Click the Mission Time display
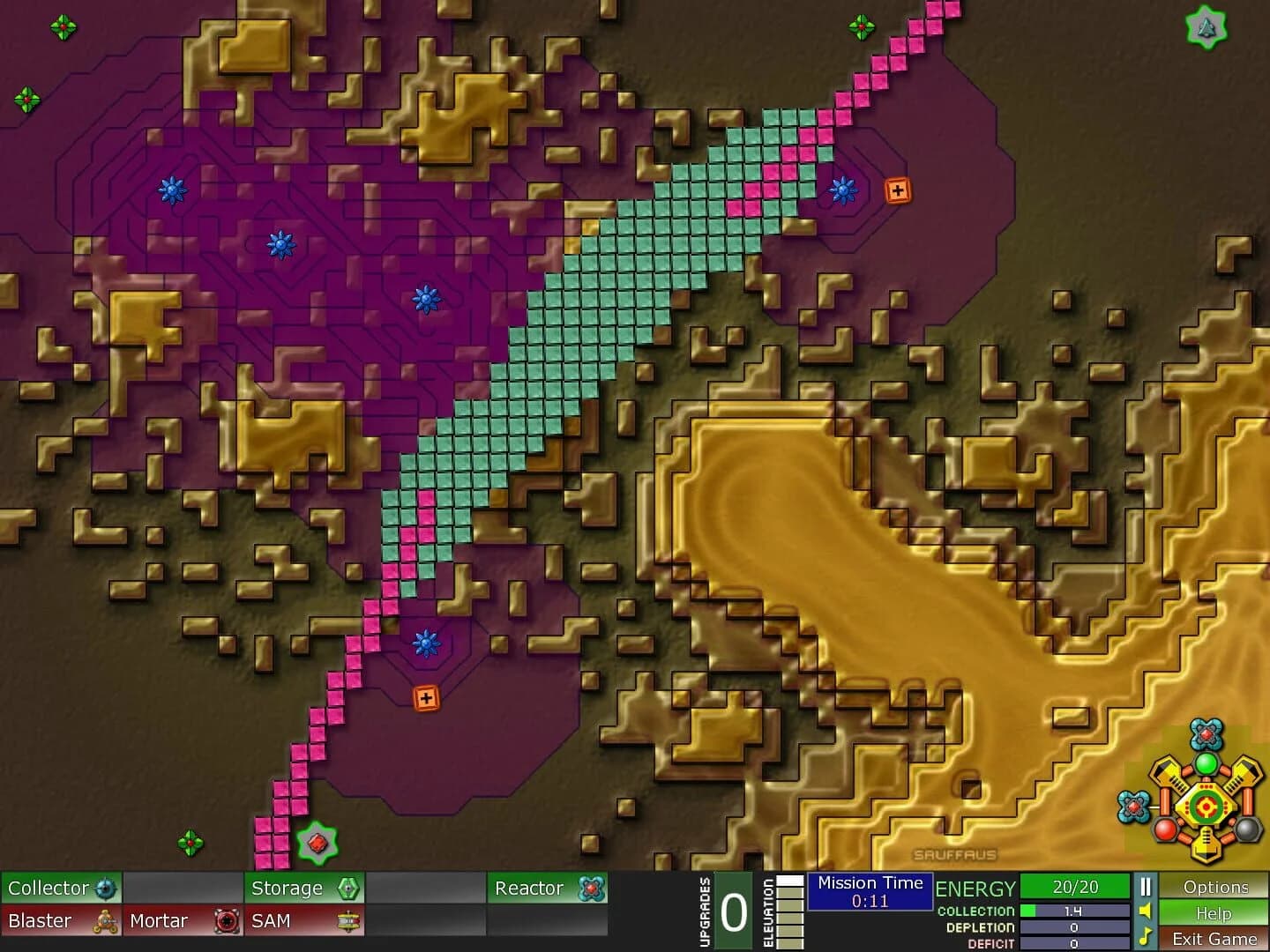Viewport: 1270px width, 952px height. [870, 890]
